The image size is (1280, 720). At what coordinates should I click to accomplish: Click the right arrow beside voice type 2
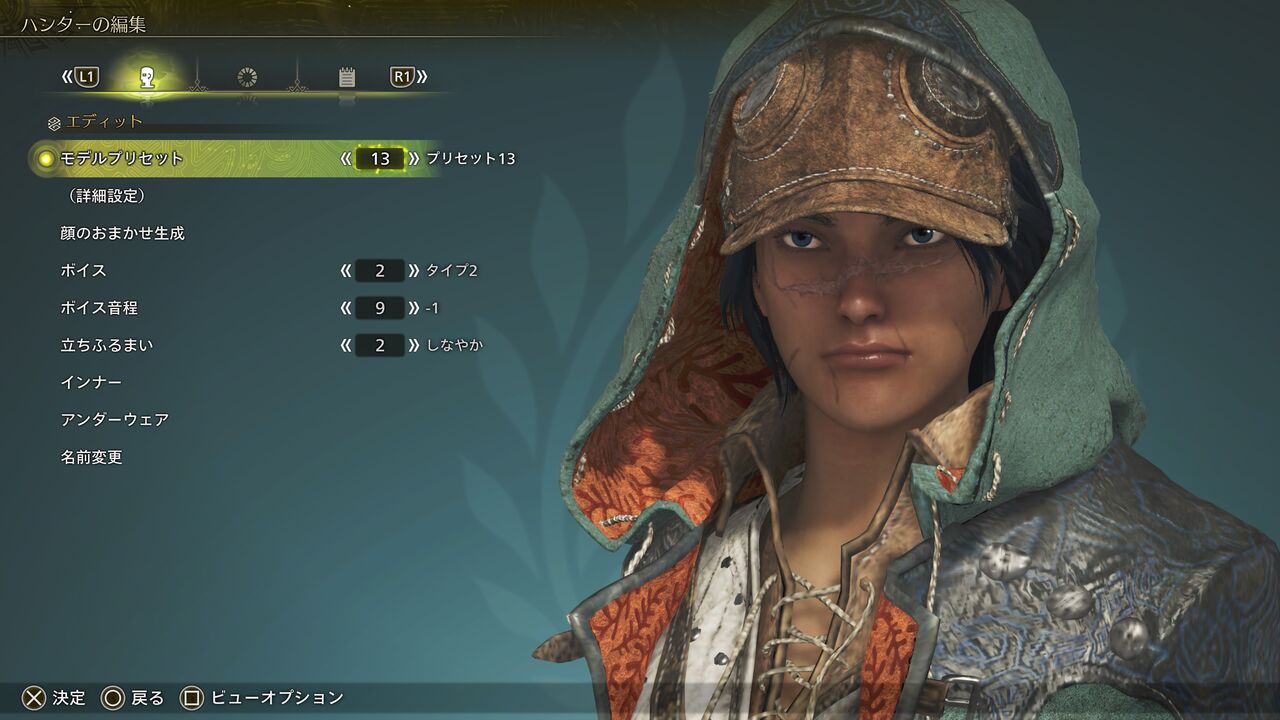(413, 270)
